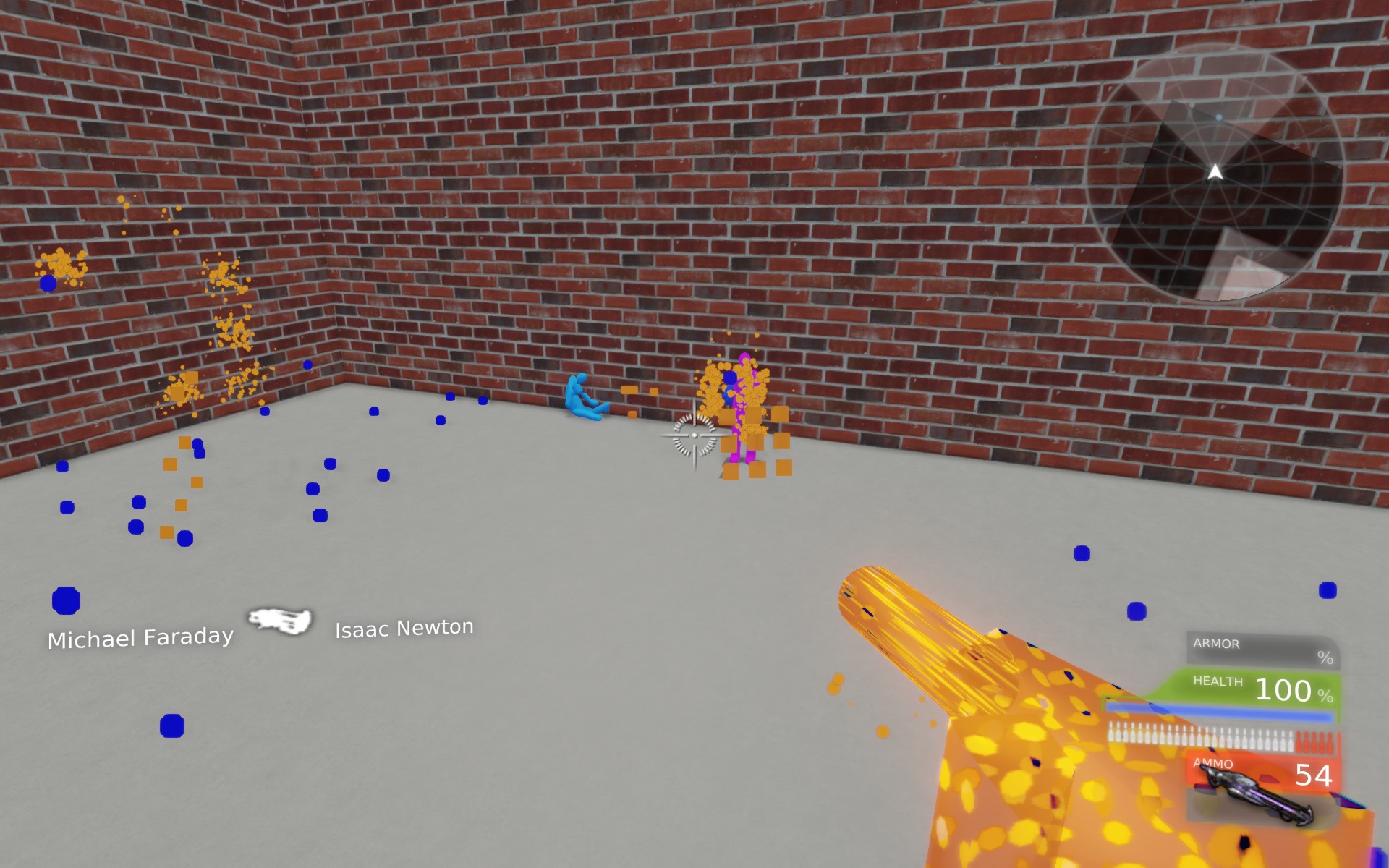
Task: Click the white compass arrow on the minimap
Action: [x=1215, y=172]
